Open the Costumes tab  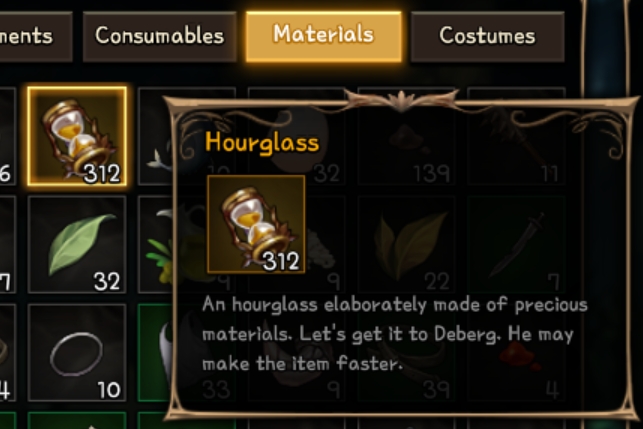(487, 37)
